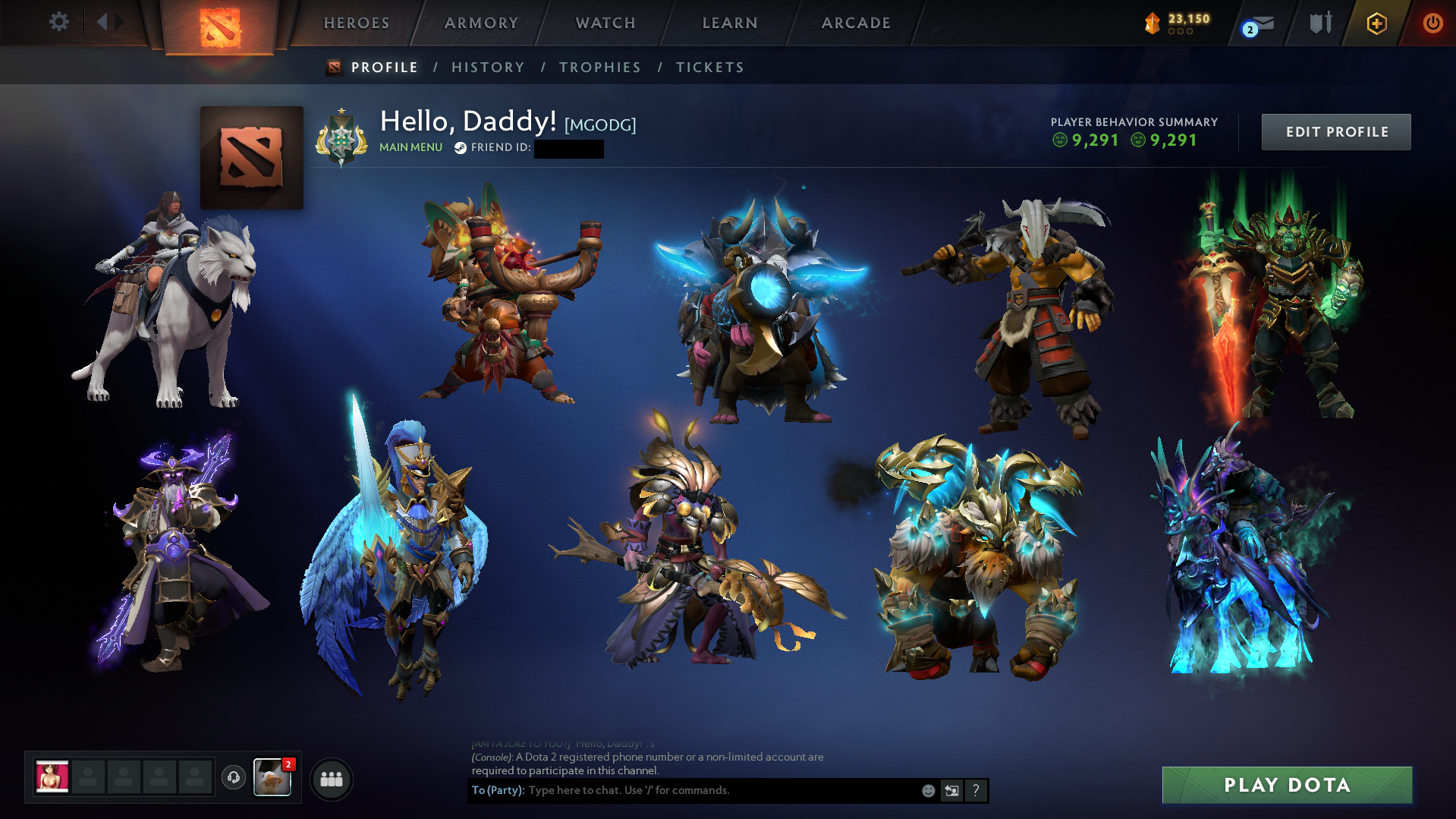1456x819 pixels.
Task: Open the WATCH menu
Action: [x=605, y=23]
